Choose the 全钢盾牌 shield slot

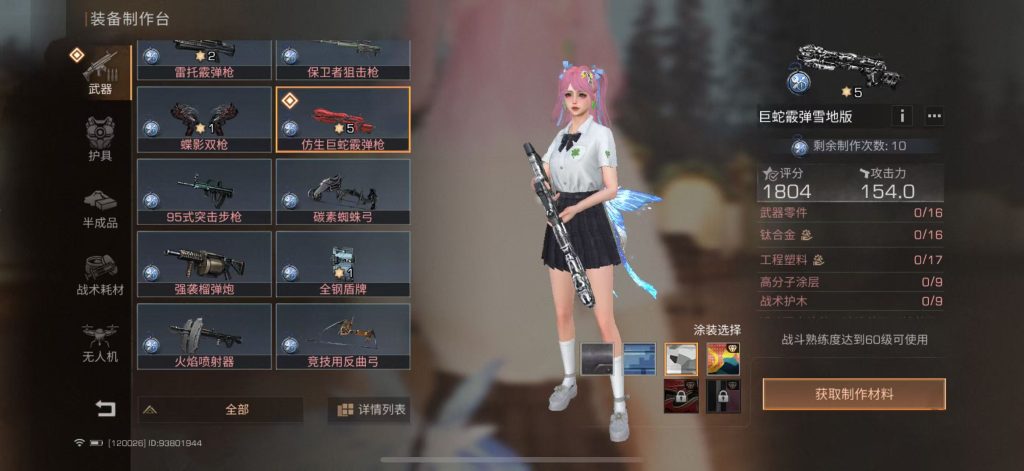343,264
